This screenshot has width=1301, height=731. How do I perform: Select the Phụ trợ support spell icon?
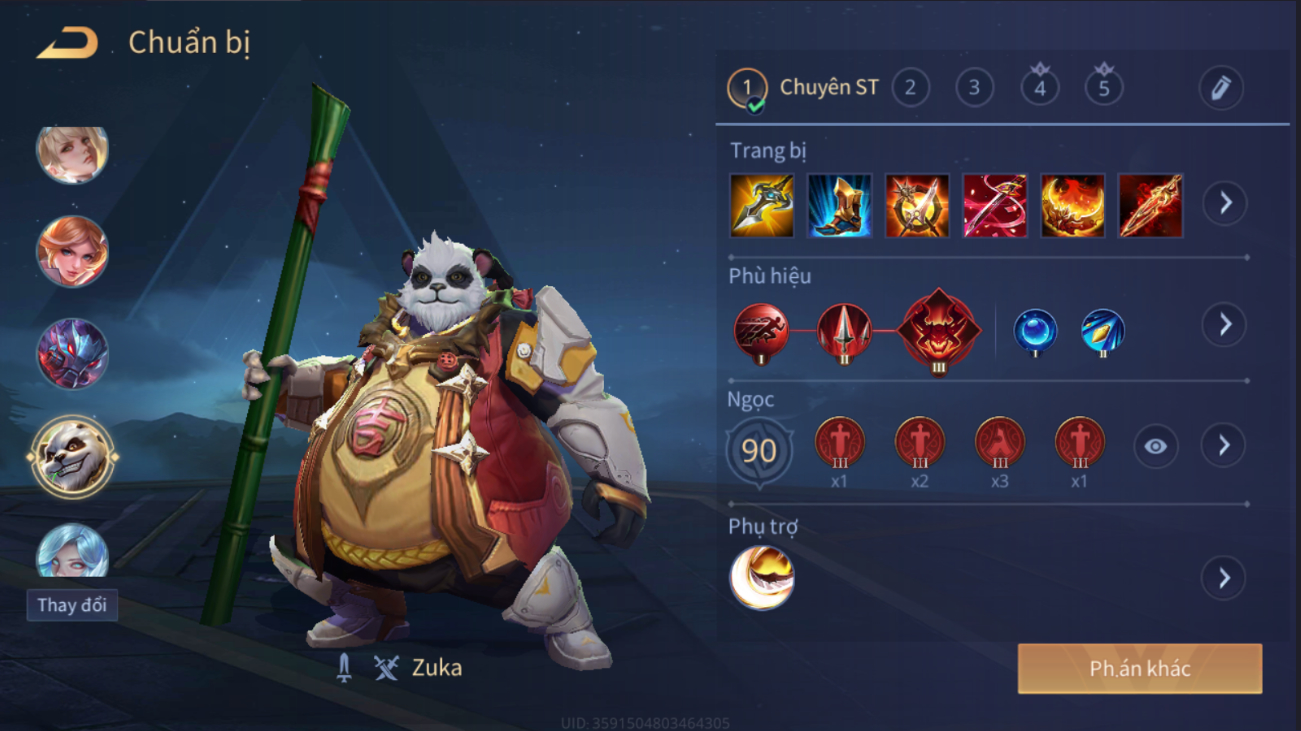pos(762,577)
